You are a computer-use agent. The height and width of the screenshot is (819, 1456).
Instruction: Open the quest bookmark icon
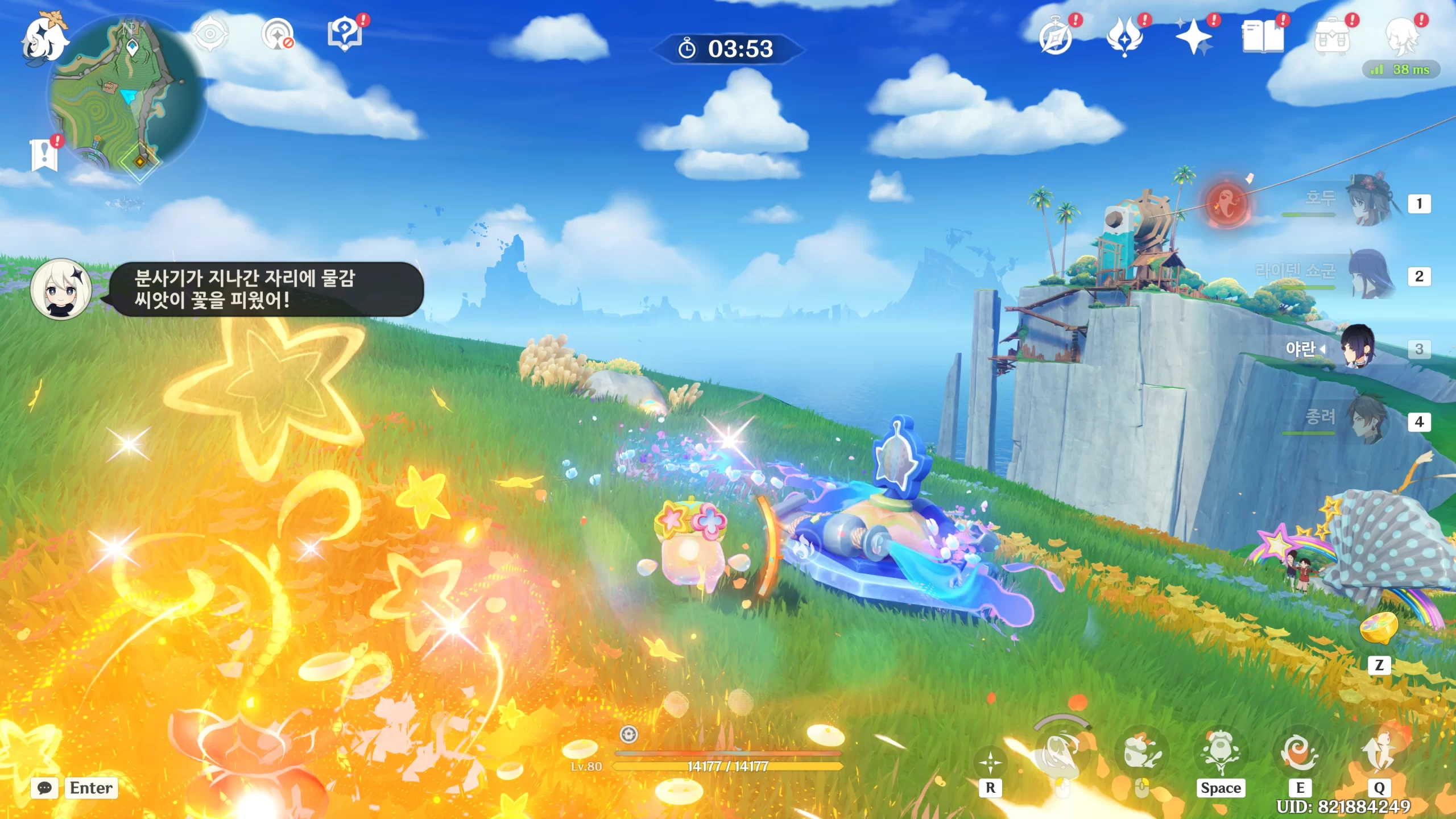(44, 155)
